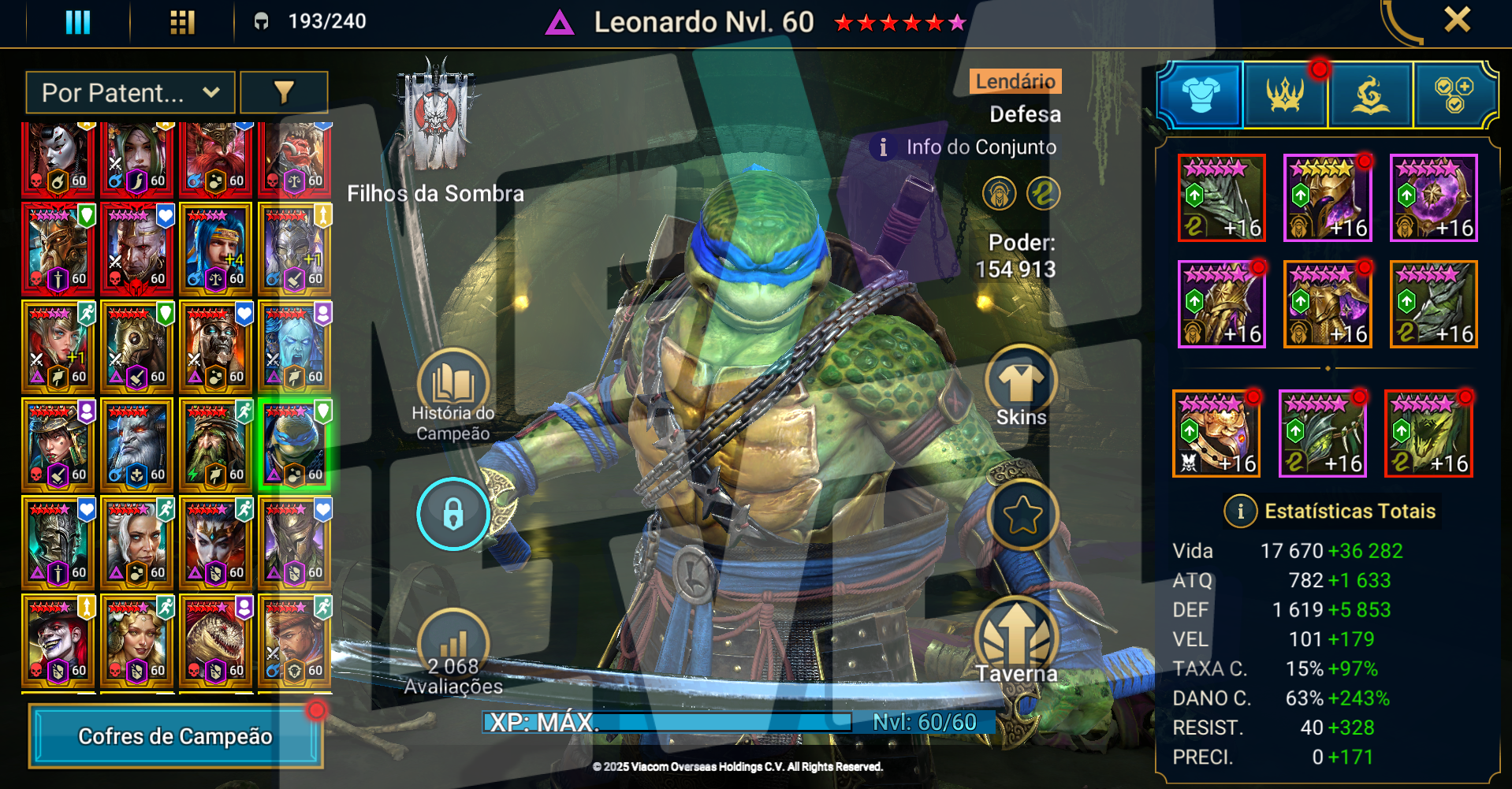Select the equipped purple orb artifact slot
The image size is (1512, 789).
pos(1433,198)
